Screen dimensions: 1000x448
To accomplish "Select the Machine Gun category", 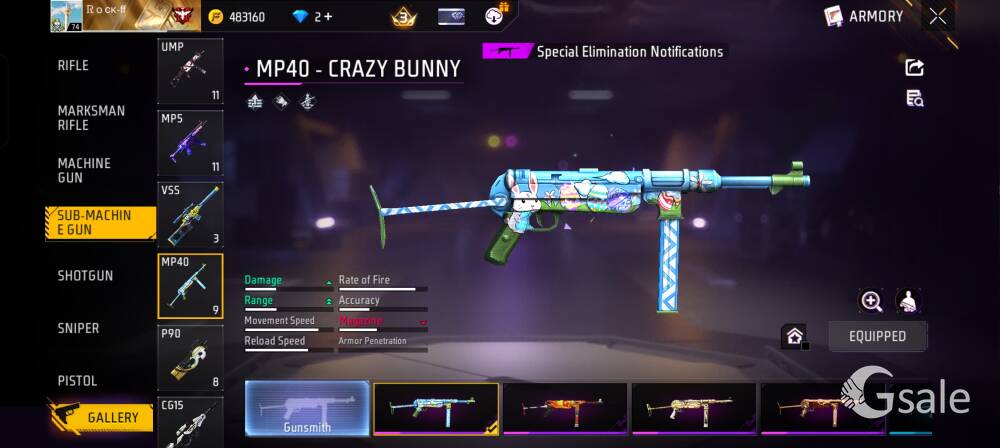I will 84,170.
